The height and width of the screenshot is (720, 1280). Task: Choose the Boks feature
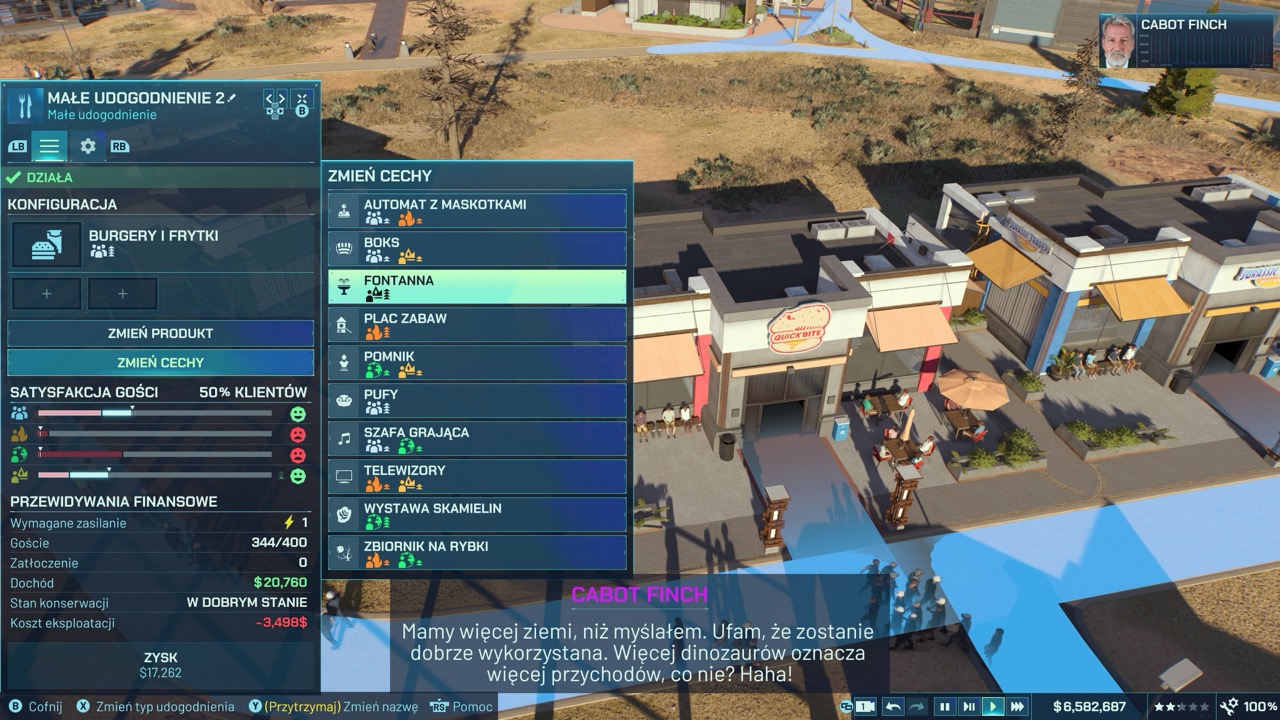(477, 248)
